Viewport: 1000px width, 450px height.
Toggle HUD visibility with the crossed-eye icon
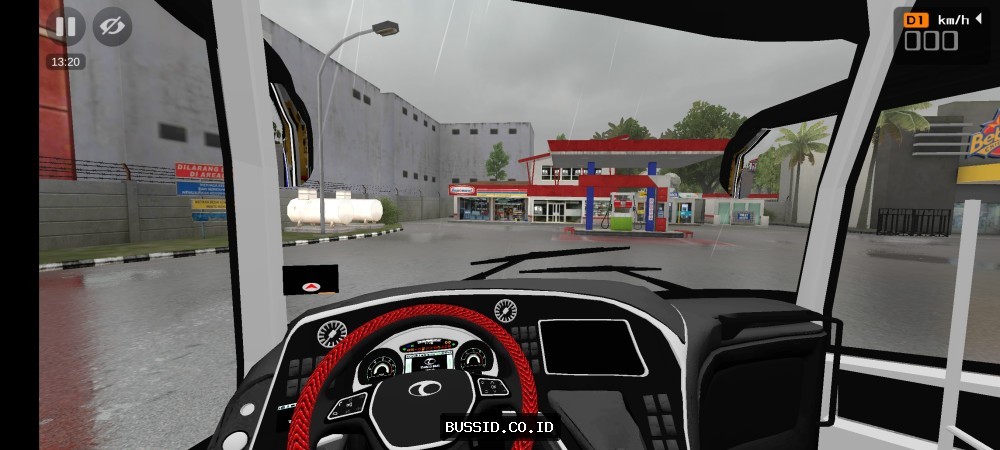113,26
